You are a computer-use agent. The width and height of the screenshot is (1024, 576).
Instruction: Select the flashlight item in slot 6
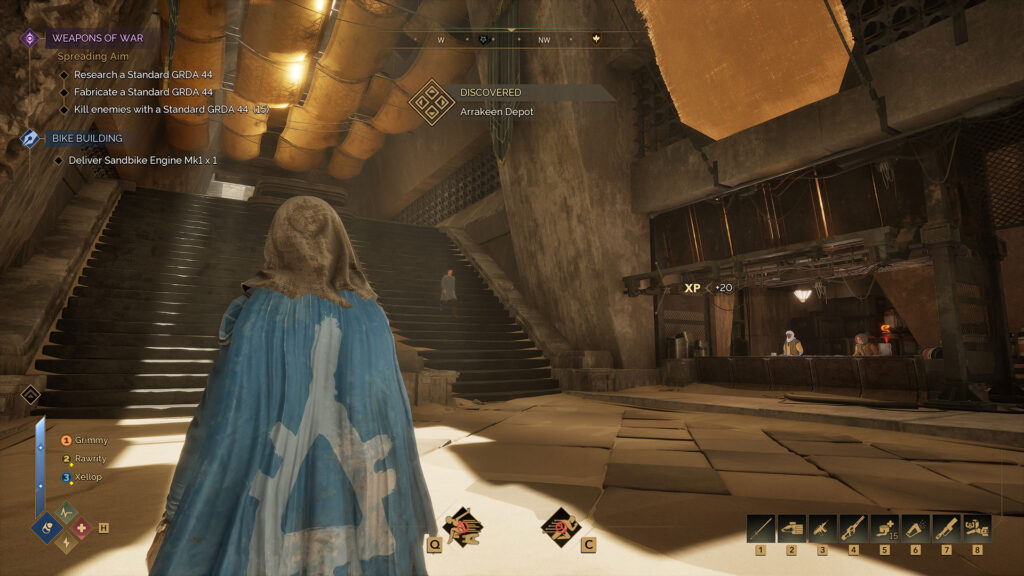[915, 528]
